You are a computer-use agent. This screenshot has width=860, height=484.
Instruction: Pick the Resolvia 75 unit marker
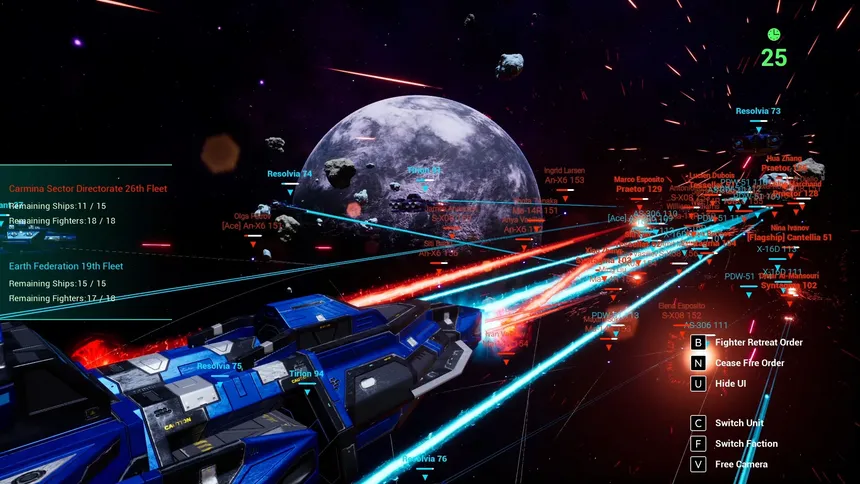coord(219,366)
